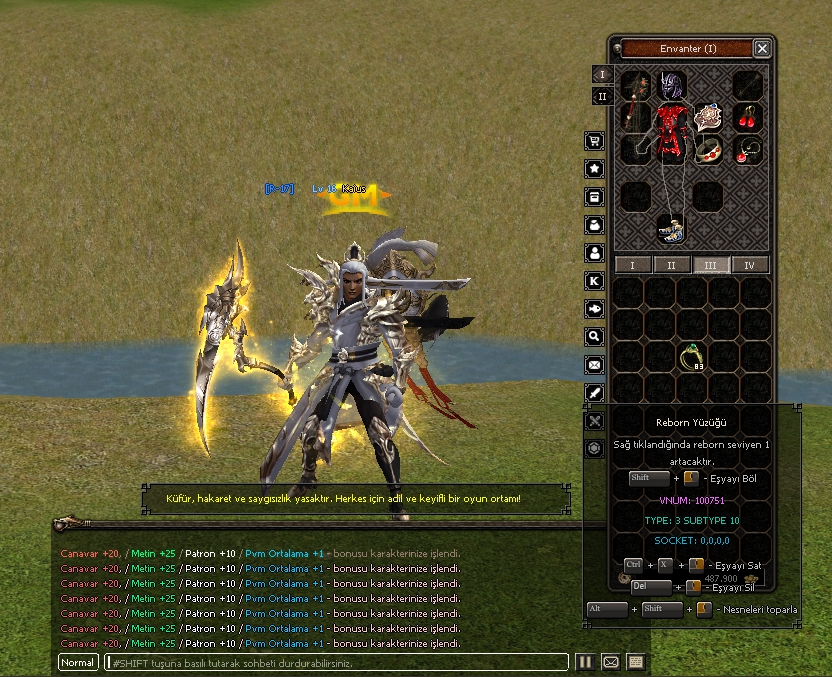Click the equipped boots slot
Viewport: 832px width, 677px height.
670,228
